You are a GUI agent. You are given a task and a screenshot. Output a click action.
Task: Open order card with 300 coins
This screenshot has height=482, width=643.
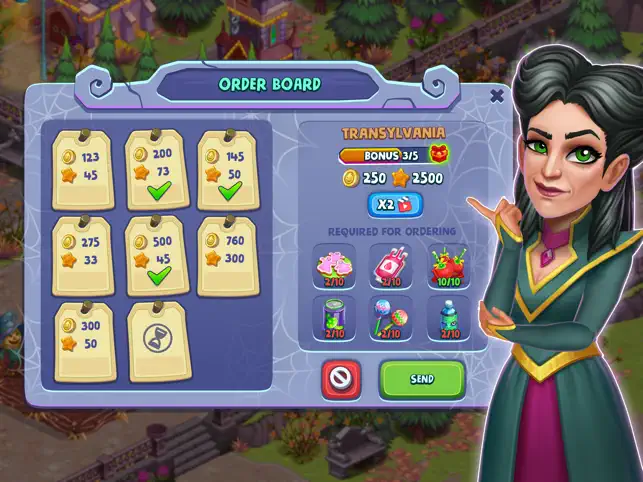[x=84, y=340]
